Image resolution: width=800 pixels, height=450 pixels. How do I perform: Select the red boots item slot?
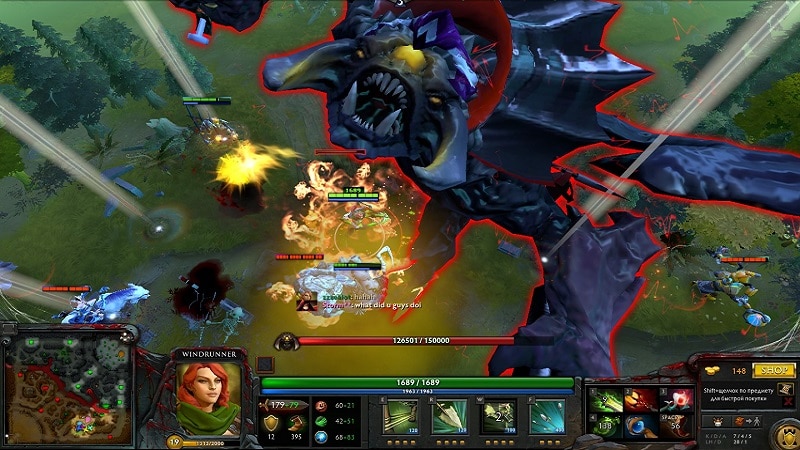point(641,399)
